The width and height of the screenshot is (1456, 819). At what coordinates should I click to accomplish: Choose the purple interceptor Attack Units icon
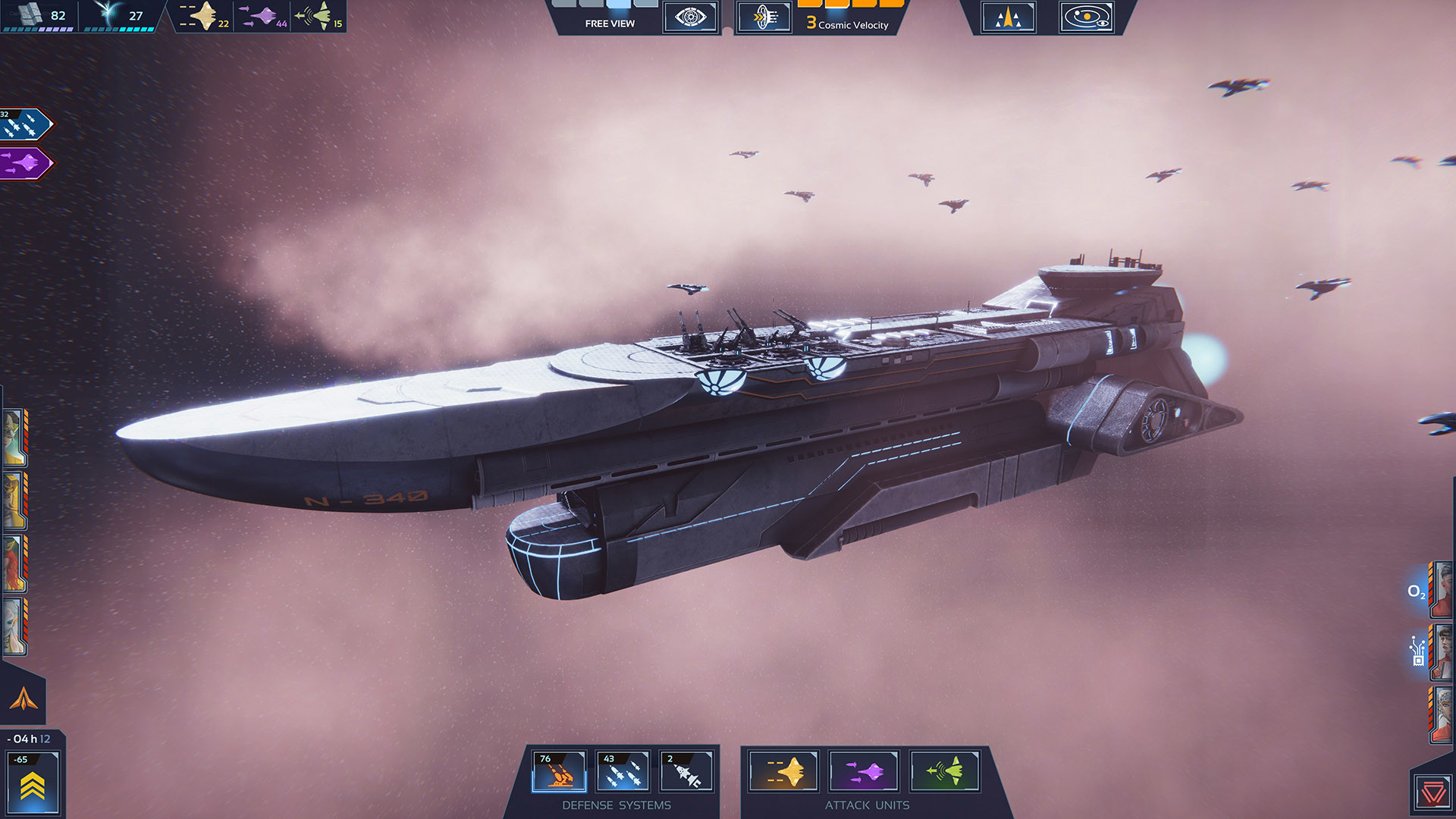tap(864, 772)
